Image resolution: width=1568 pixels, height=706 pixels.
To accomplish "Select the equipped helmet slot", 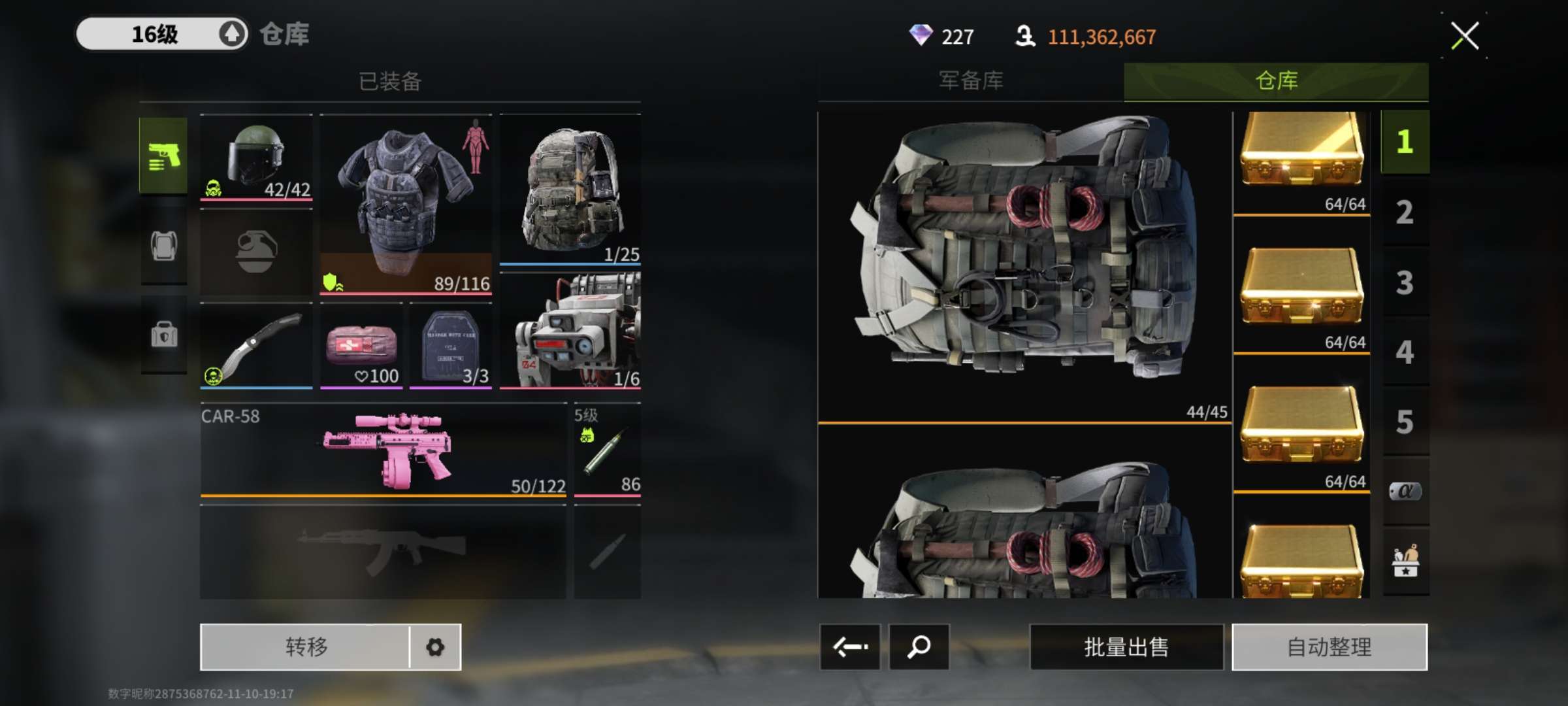I will (256, 157).
